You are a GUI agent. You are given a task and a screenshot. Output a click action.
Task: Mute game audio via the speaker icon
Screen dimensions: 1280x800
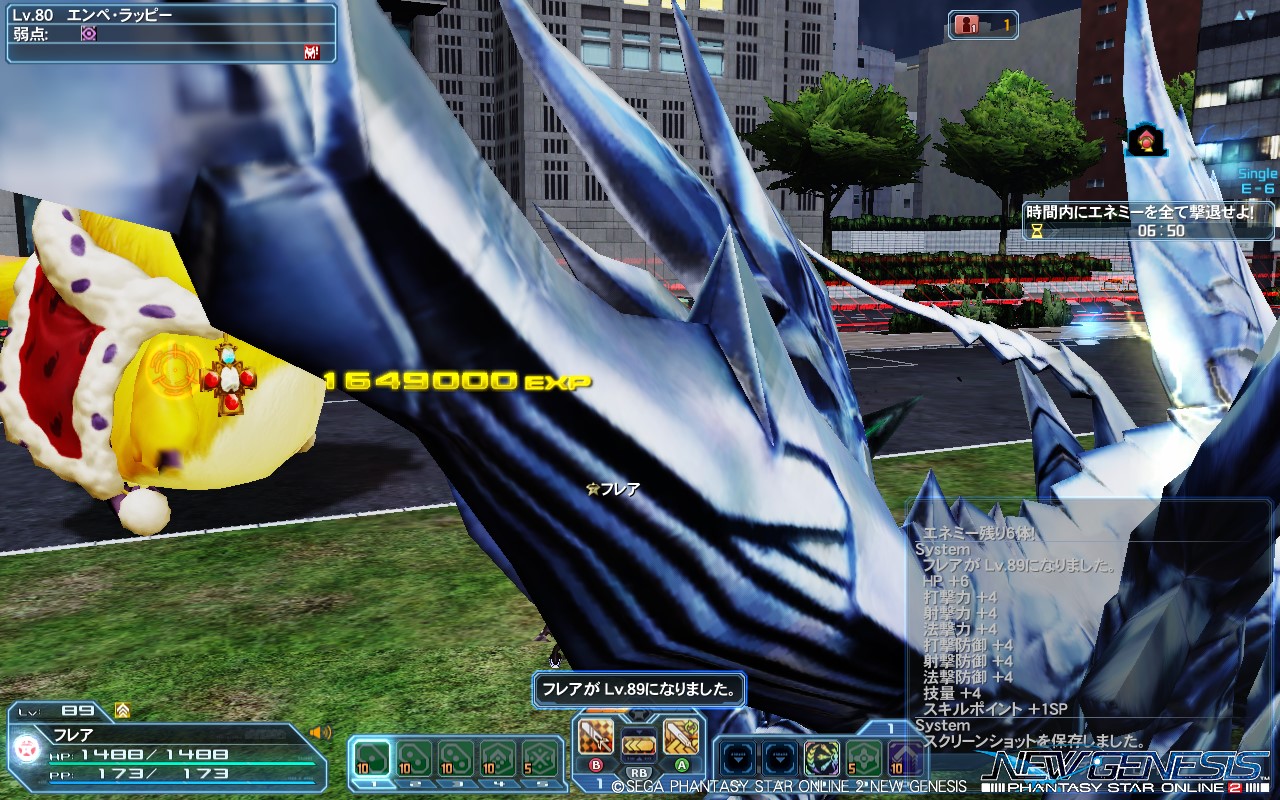(319, 732)
